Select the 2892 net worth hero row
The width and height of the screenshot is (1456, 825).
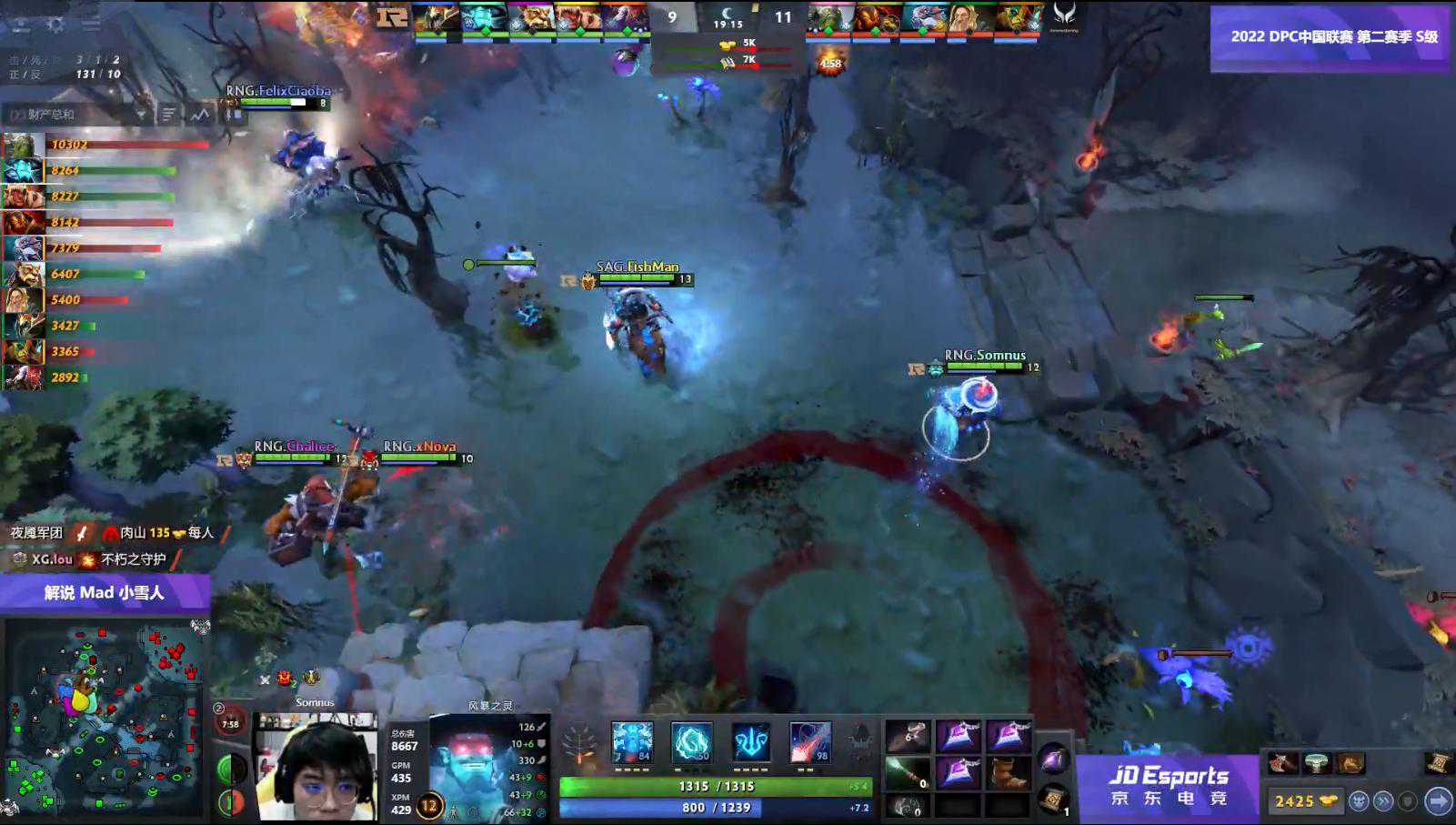55,377
